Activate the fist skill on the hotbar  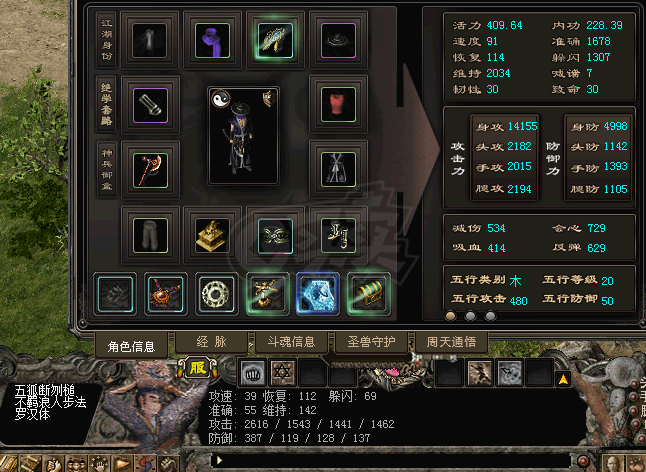(252, 373)
